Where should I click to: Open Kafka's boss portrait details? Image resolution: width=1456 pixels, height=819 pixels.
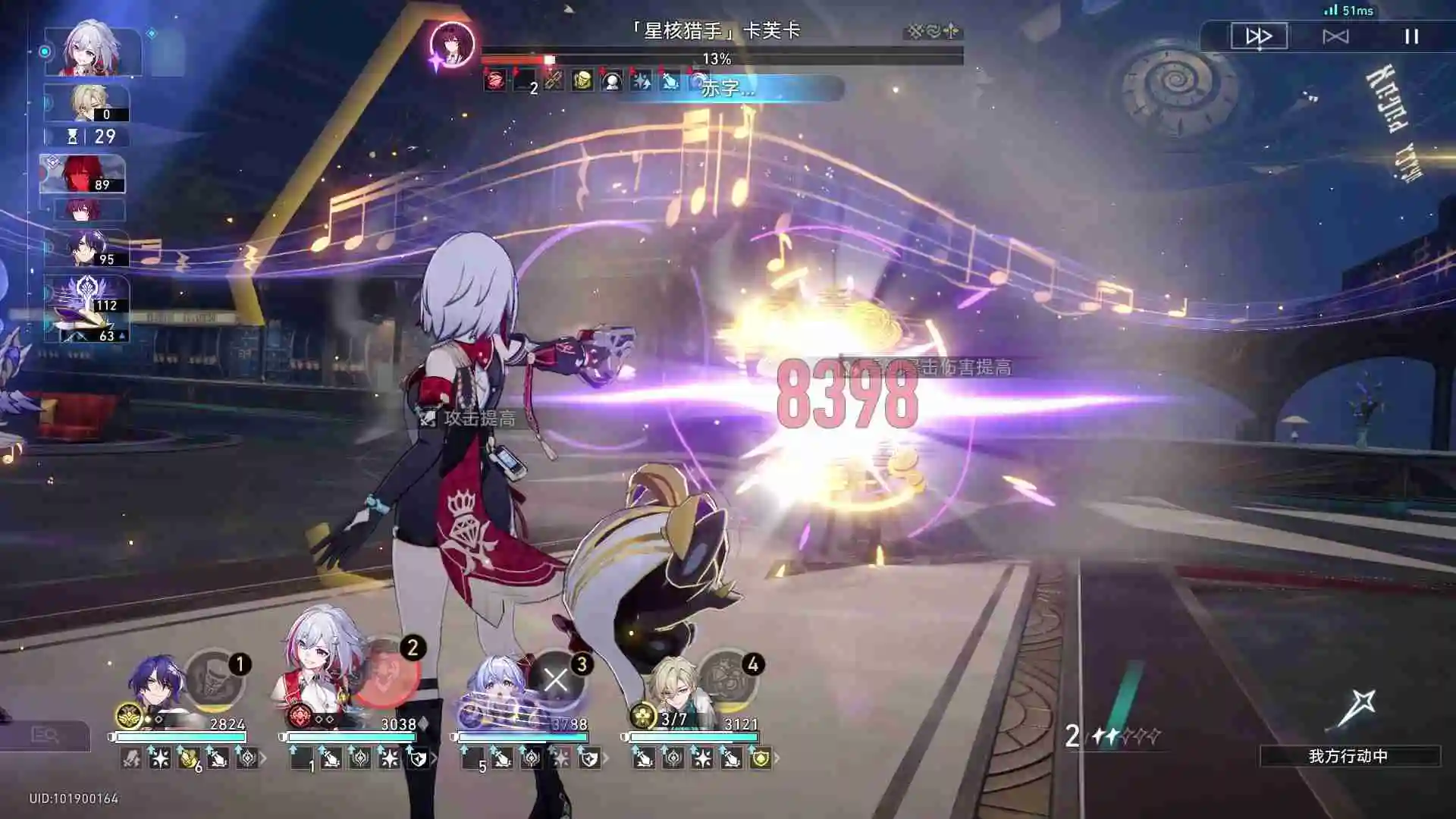pos(452,44)
